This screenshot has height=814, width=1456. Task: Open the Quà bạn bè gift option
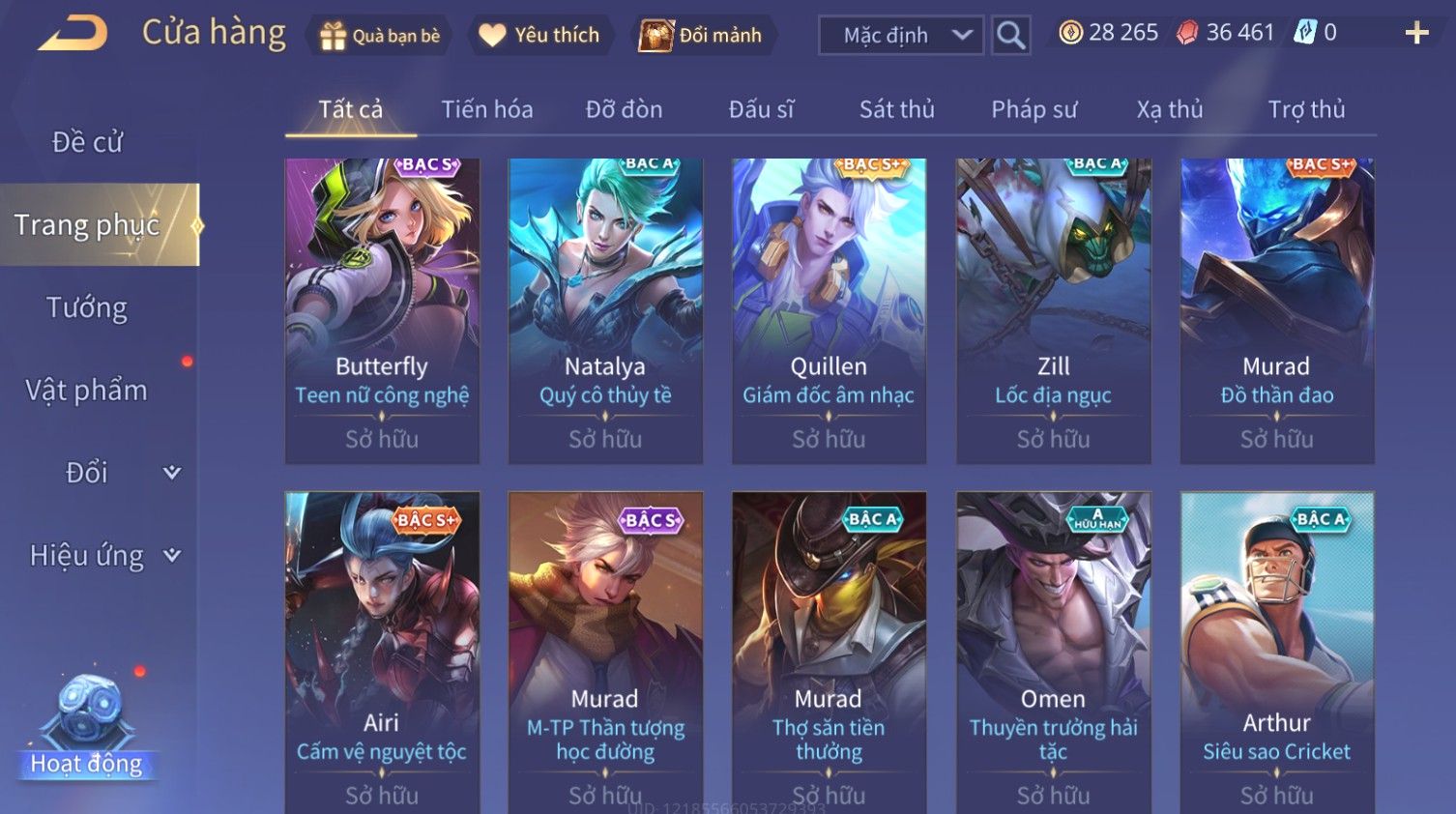pyautogui.click(x=380, y=36)
